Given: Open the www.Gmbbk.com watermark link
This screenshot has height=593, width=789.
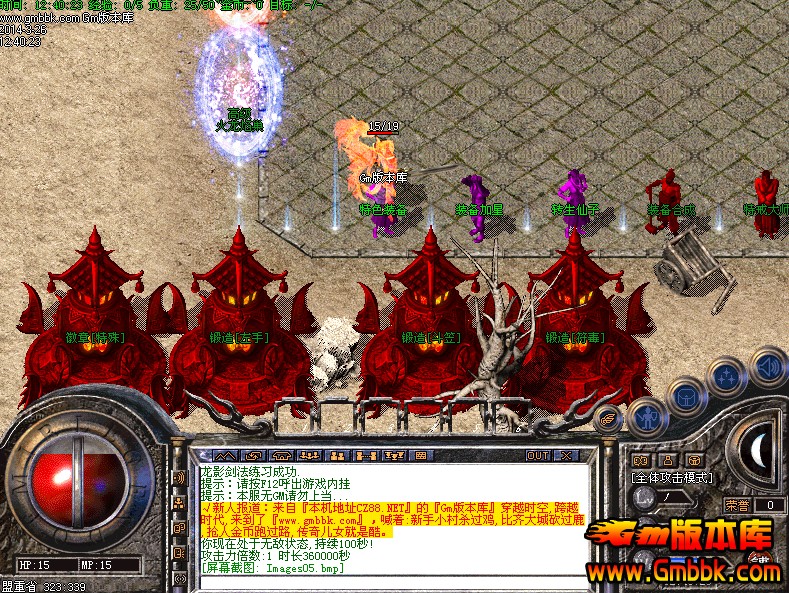Looking at the screenshot, I should pyautogui.click(x=686, y=574).
